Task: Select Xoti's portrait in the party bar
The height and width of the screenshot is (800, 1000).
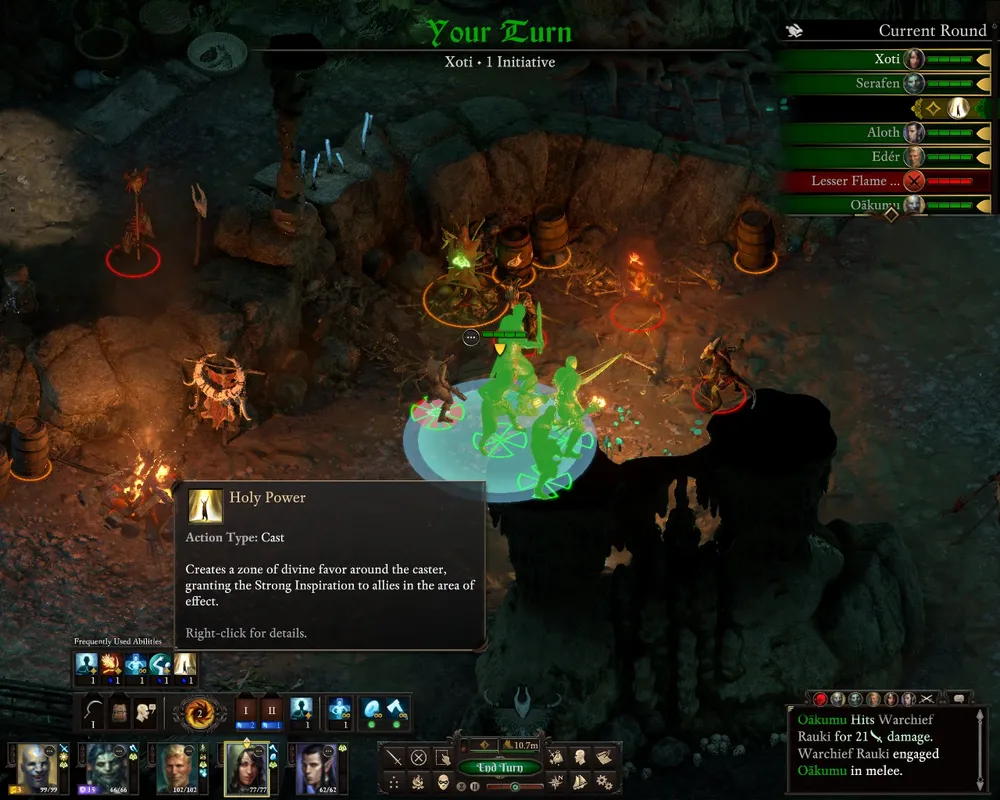Action: (x=246, y=768)
